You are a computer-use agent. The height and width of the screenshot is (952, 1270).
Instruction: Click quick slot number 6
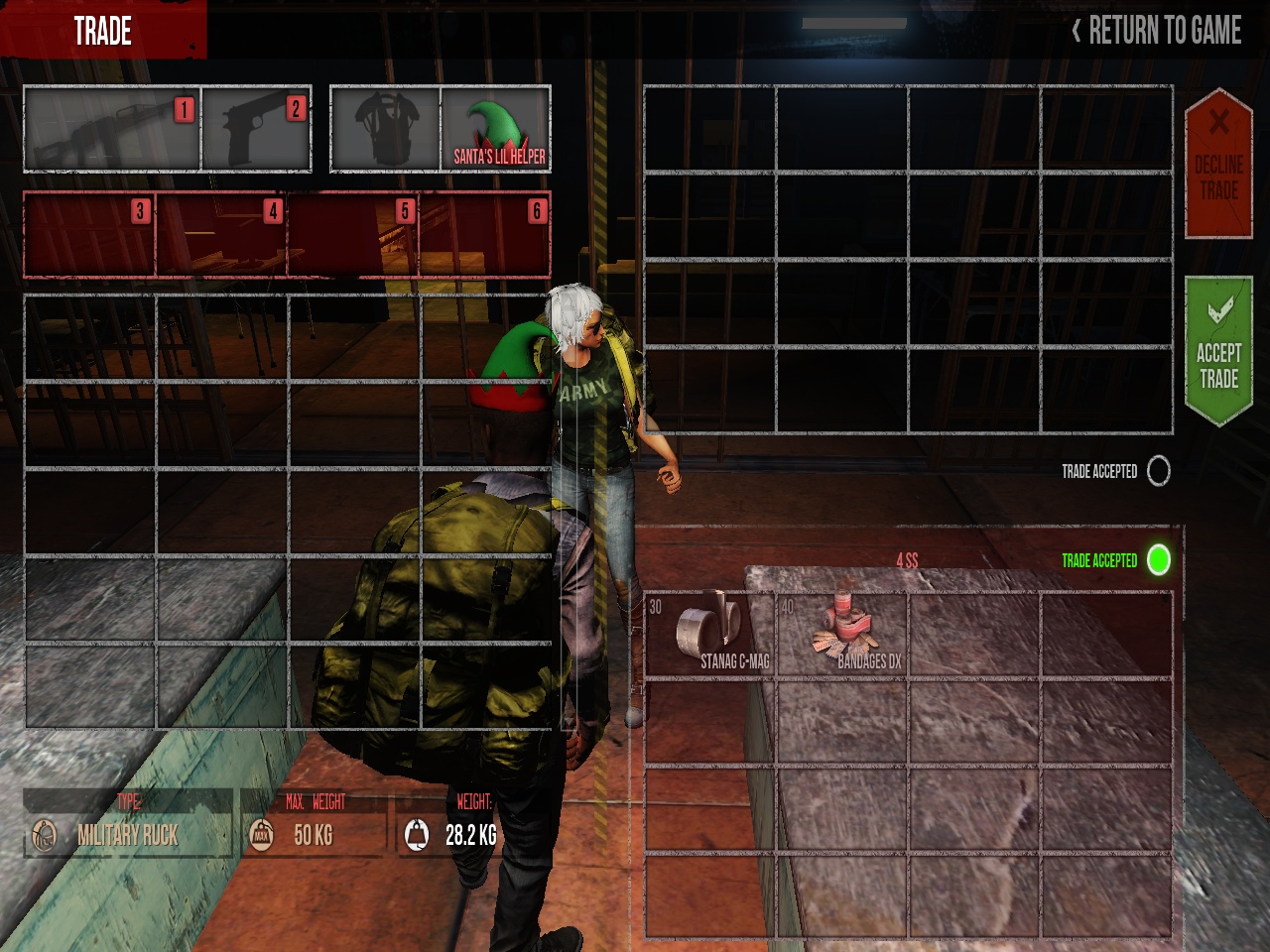click(484, 234)
